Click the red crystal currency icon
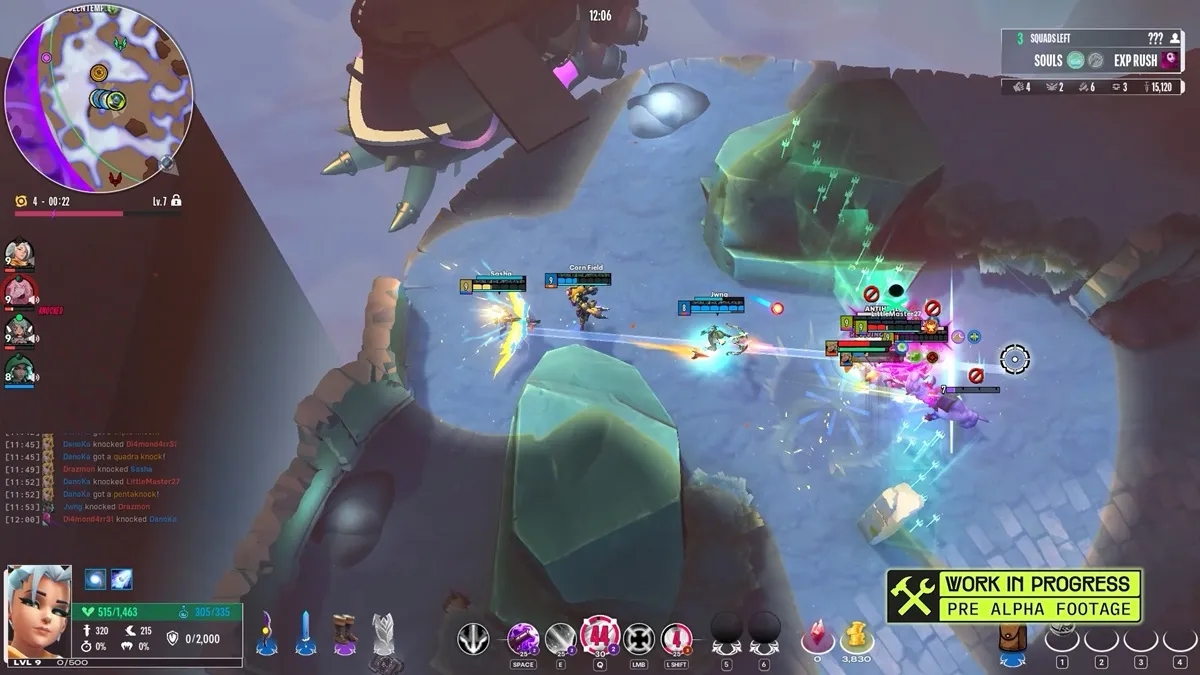 [817, 637]
